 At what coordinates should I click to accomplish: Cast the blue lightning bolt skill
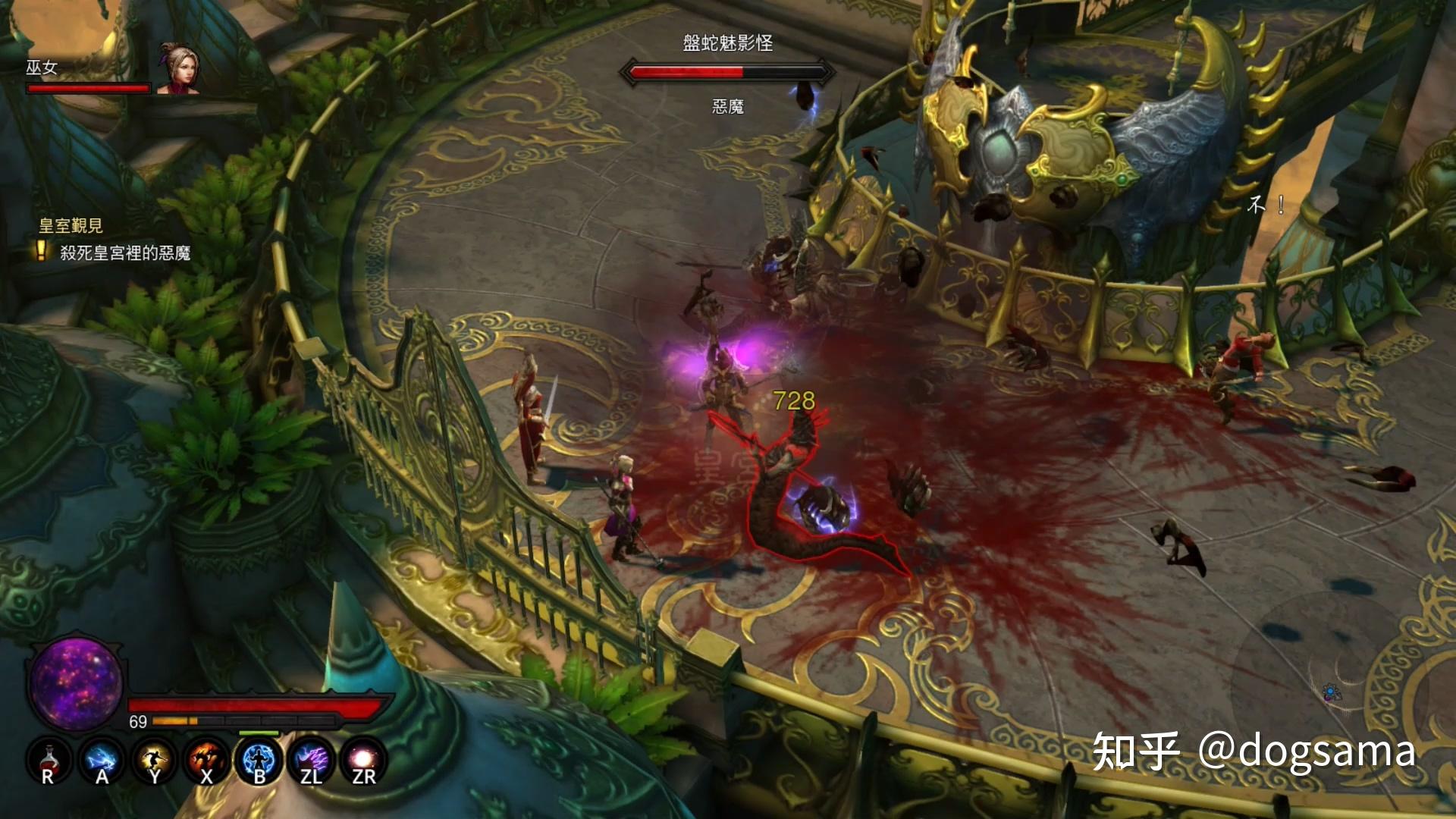[x=102, y=760]
